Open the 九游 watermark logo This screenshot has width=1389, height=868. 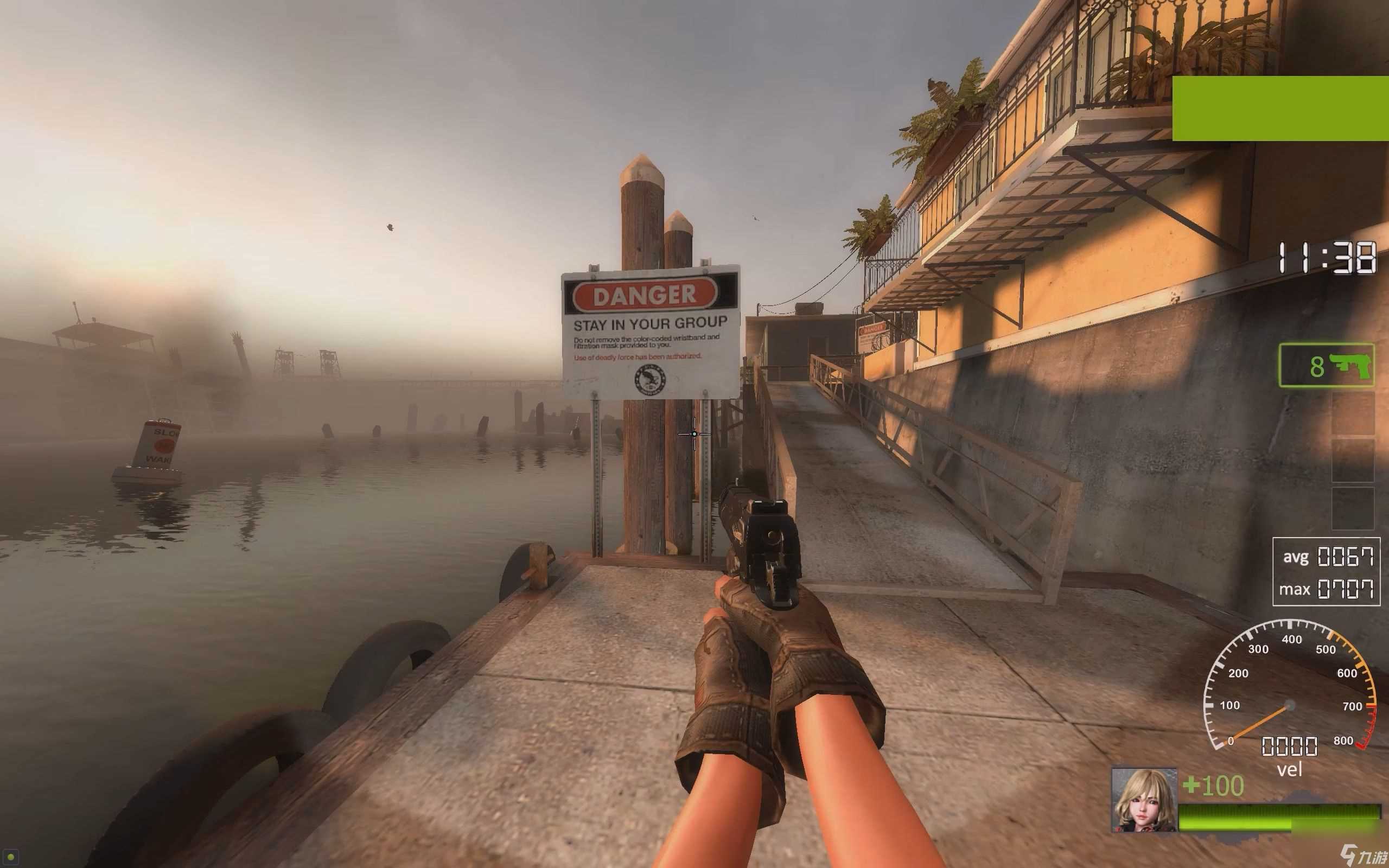[1365, 856]
